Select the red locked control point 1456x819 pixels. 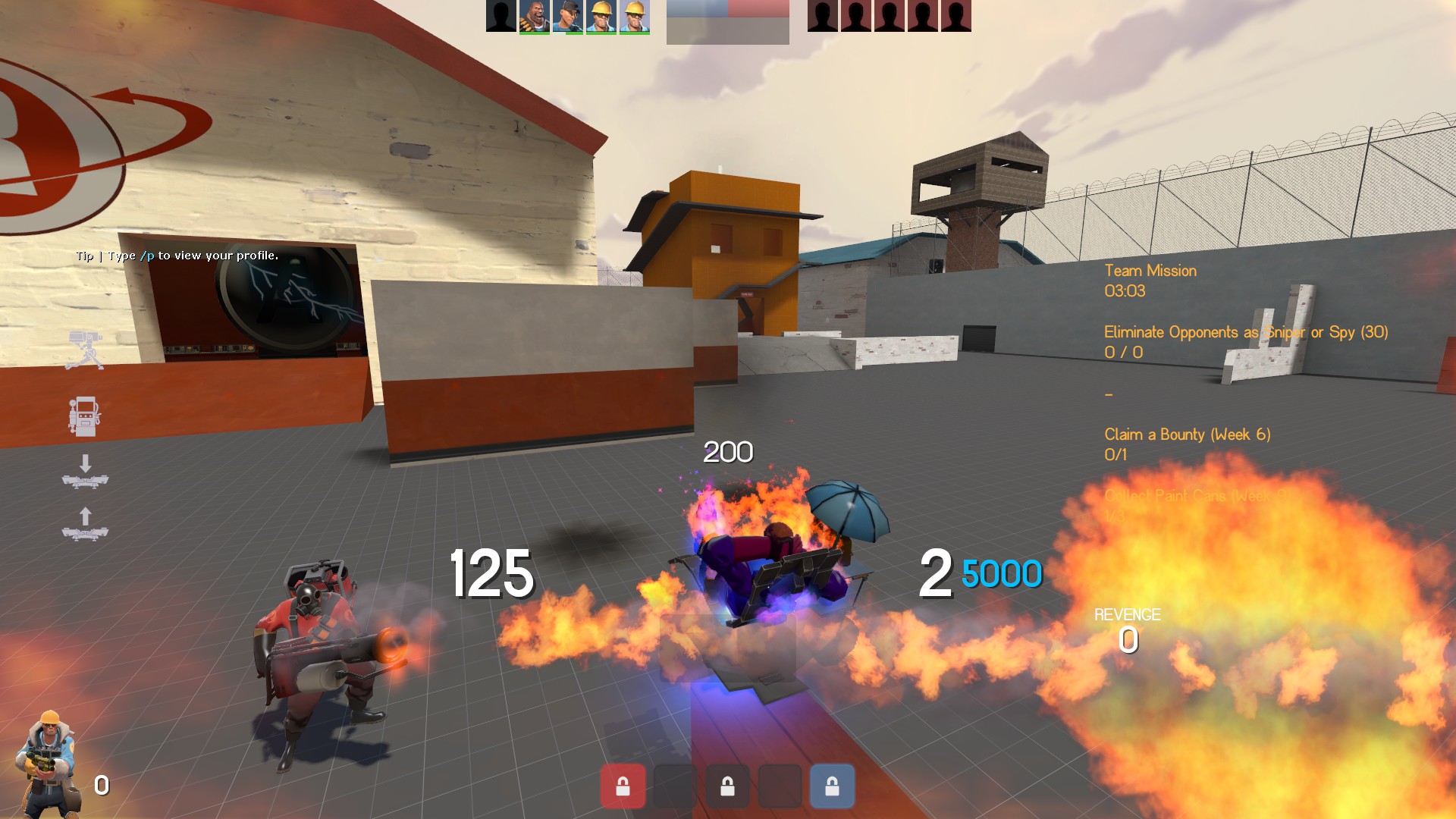(x=623, y=786)
